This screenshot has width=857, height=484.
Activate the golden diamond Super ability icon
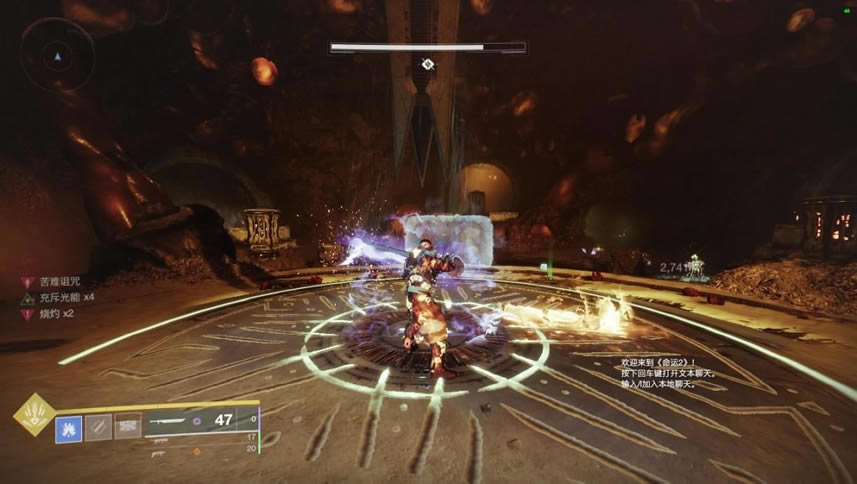[33, 415]
